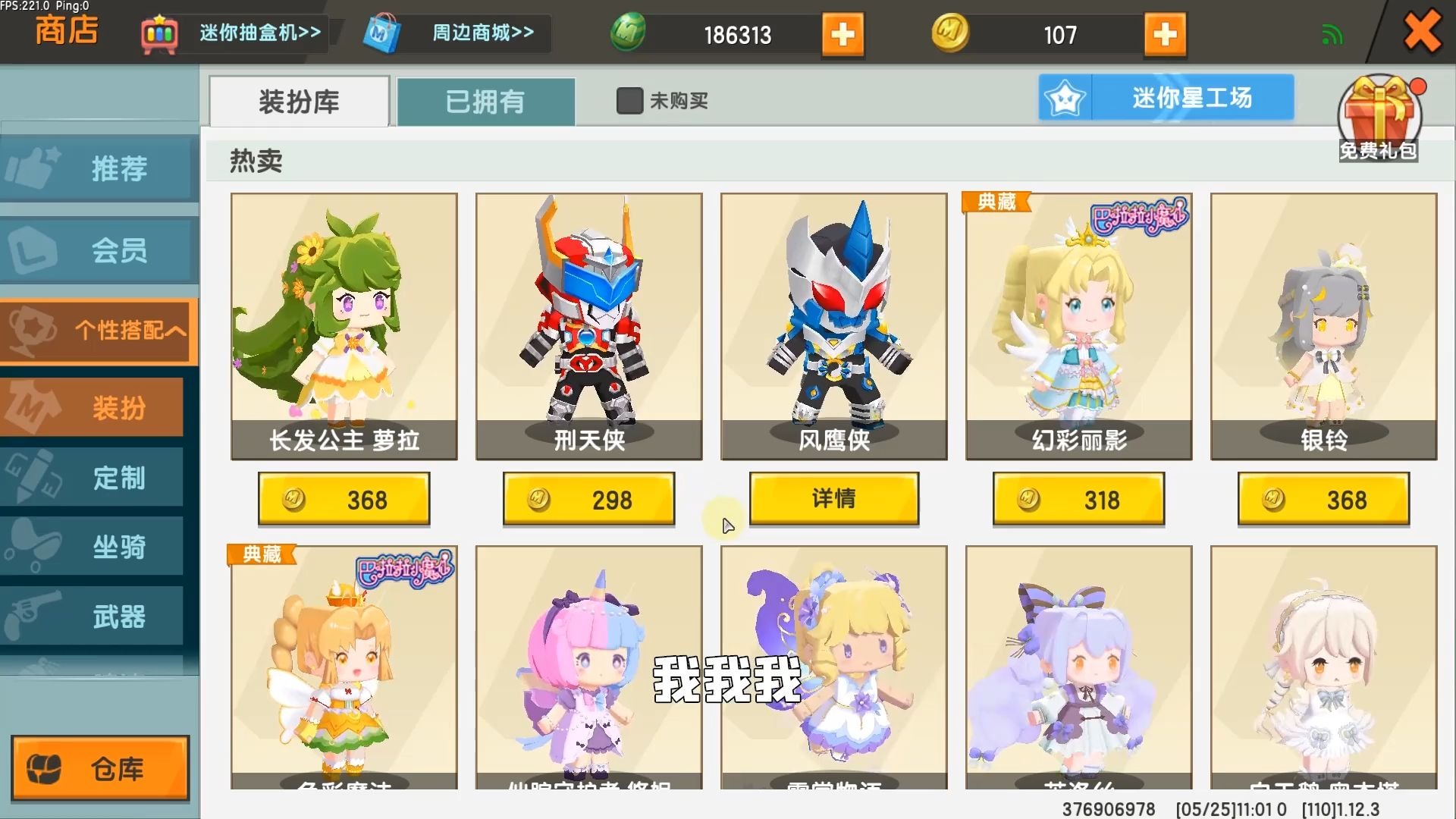1456x819 pixels.
Task: Expand the gold coin balance display
Action: pos(1165,34)
